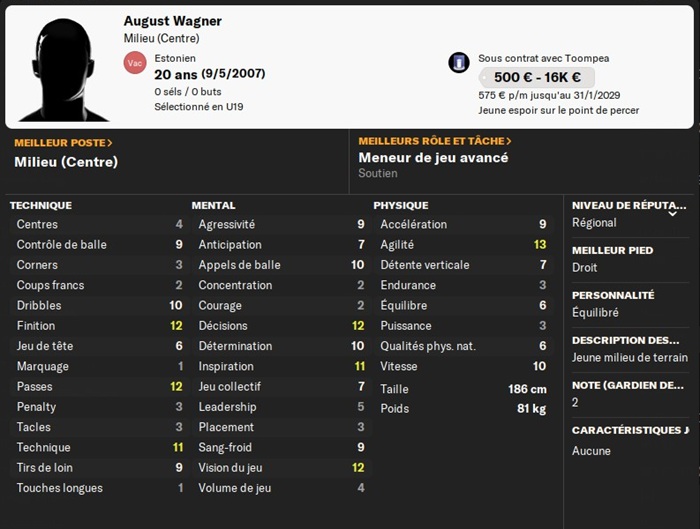Click the 500 € - 16K € value box
700x529 pixels.
point(536,78)
